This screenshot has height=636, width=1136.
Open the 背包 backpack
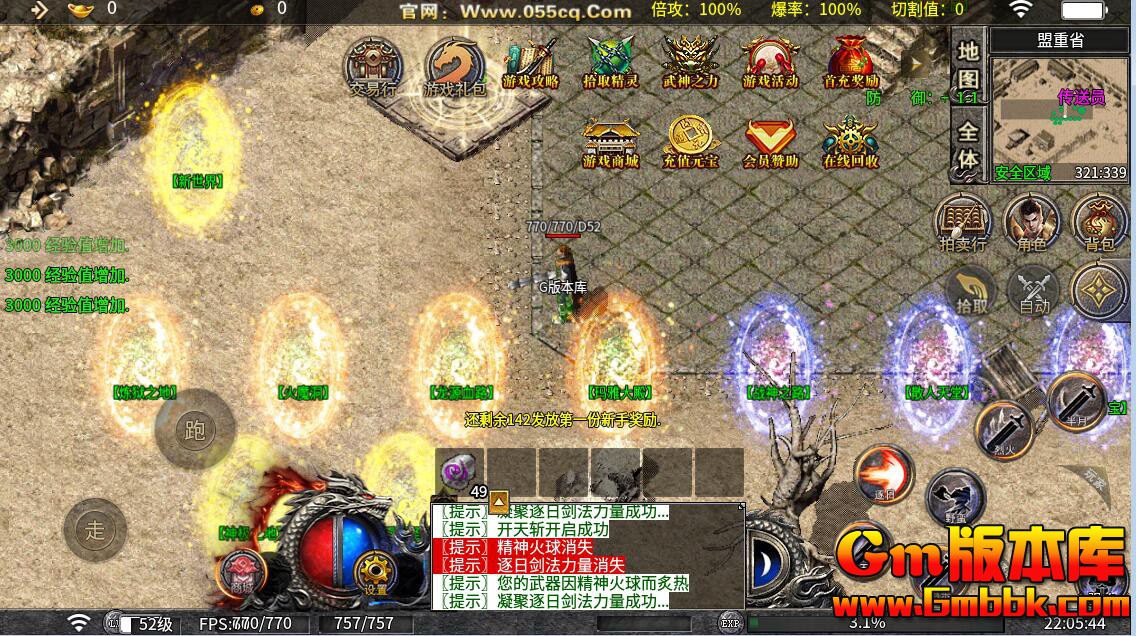(1099, 222)
